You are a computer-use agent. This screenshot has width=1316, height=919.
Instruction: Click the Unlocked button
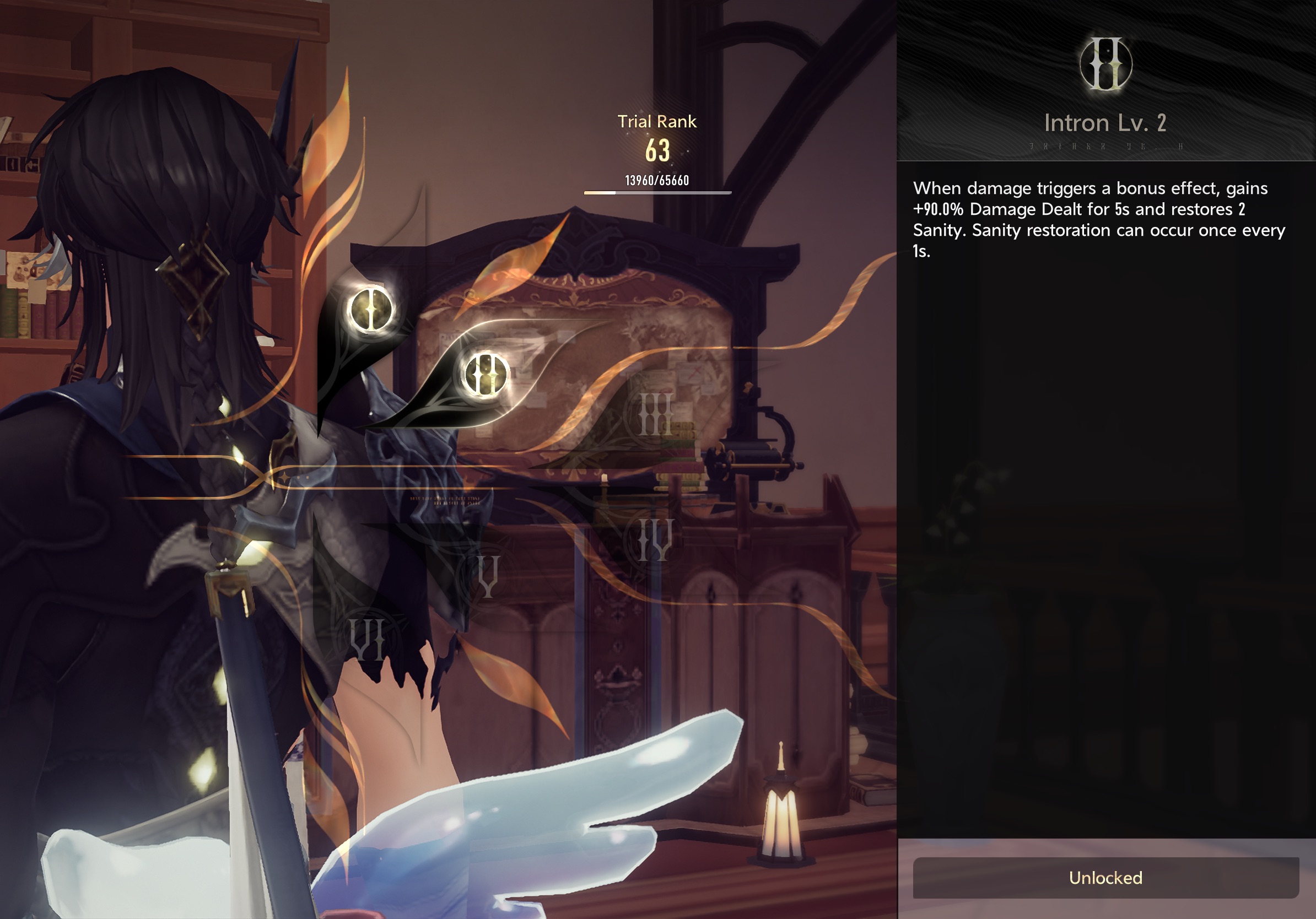1105,877
